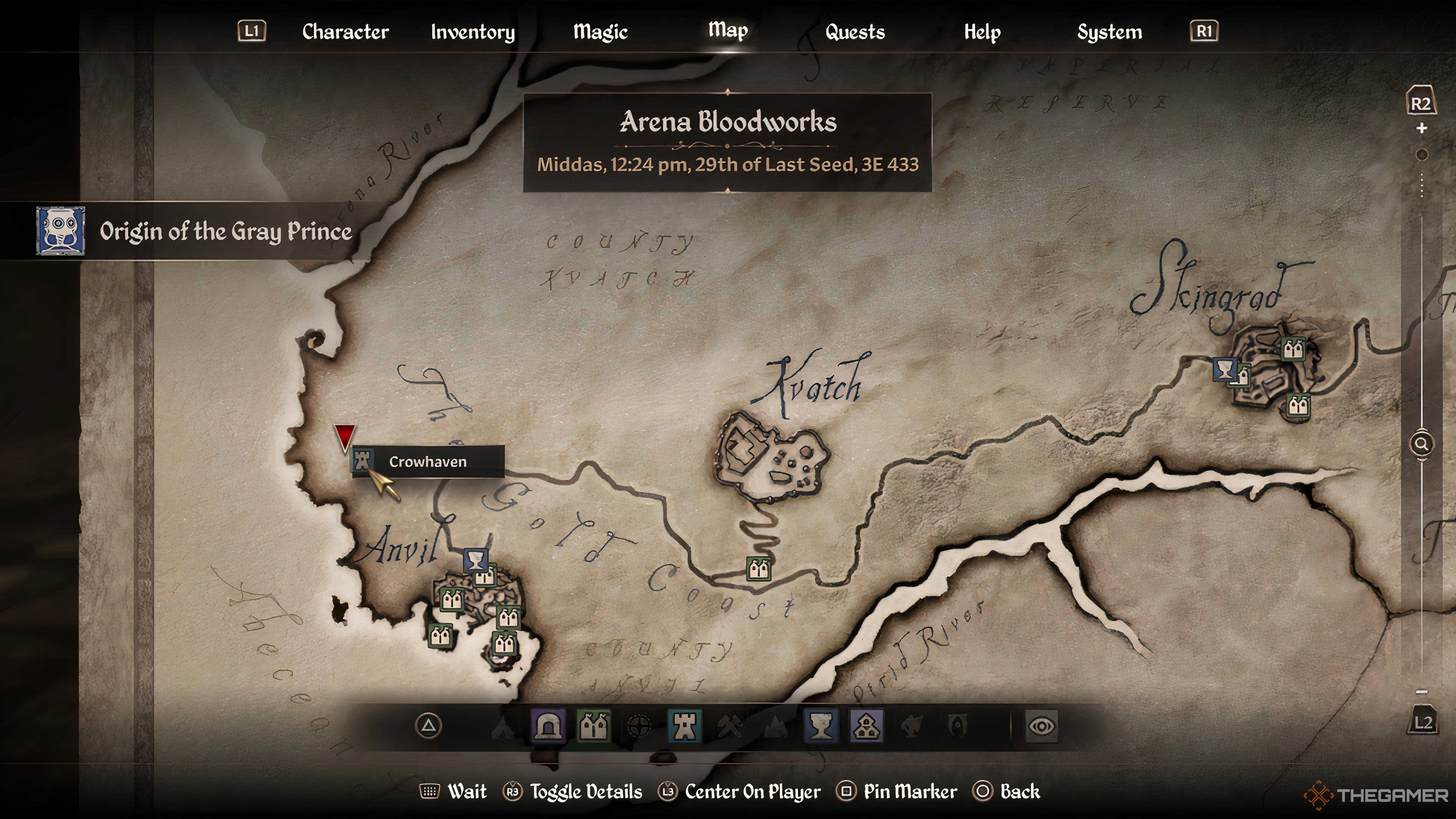The height and width of the screenshot is (819, 1456).
Task: Open the System tab
Action: pyautogui.click(x=1109, y=31)
